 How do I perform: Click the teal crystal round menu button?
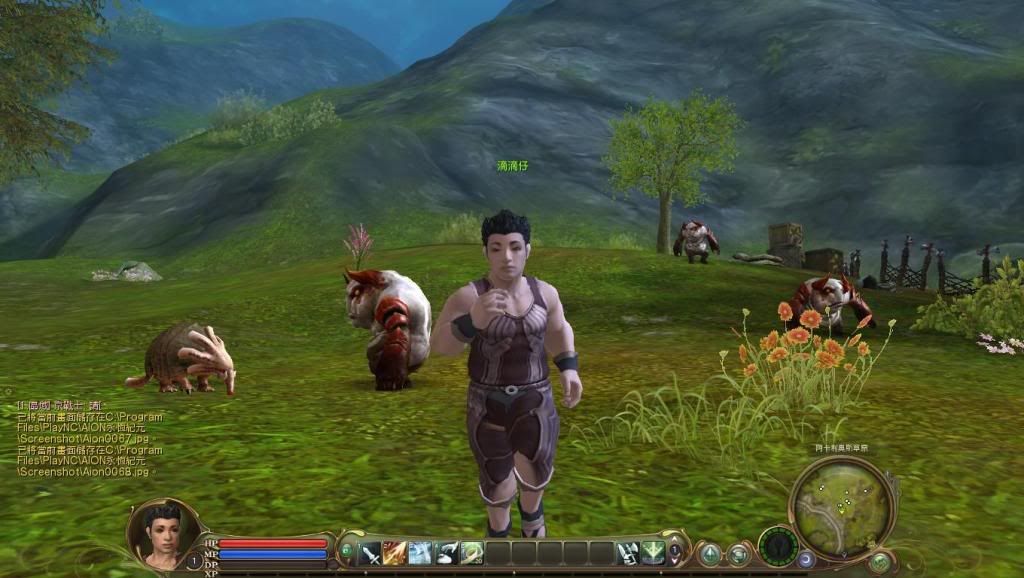pos(710,553)
